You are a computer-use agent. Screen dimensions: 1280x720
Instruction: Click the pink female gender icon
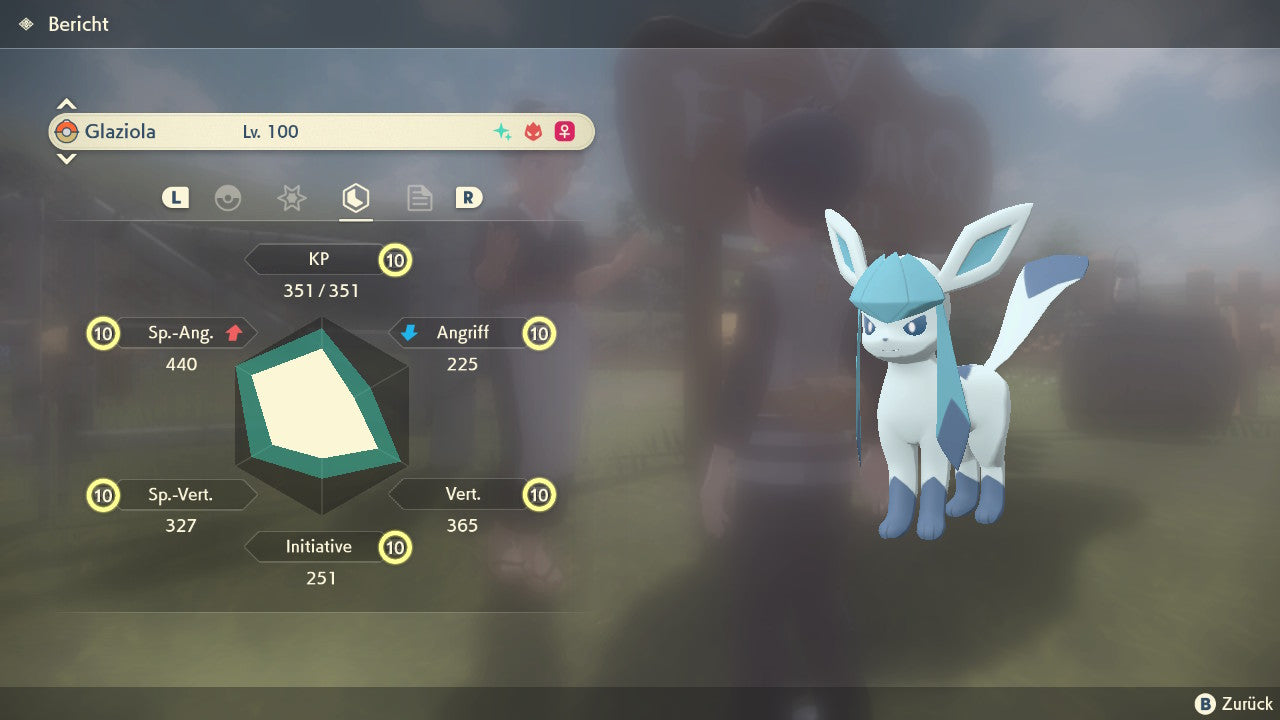pyautogui.click(x=565, y=132)
